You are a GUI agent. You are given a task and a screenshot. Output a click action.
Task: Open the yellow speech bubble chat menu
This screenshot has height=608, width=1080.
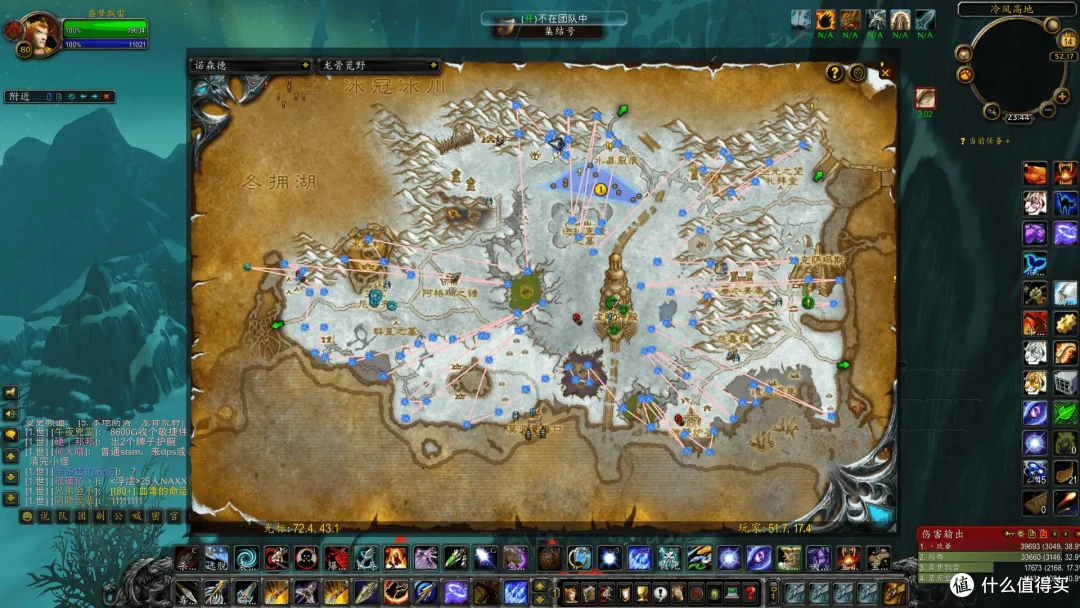coord(11,435)
